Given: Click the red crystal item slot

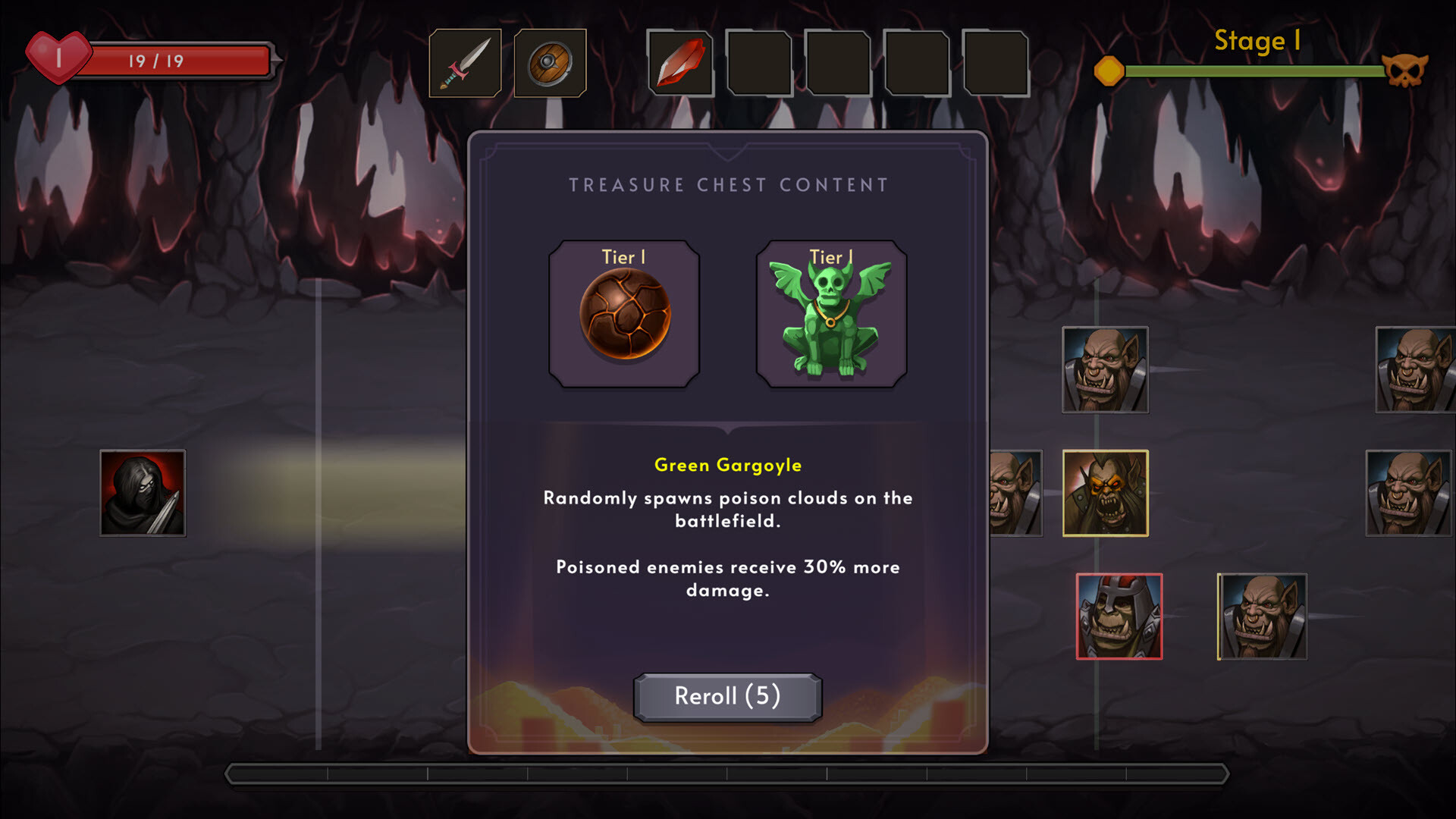Looking at the screenshot, I should coord(680,64).
